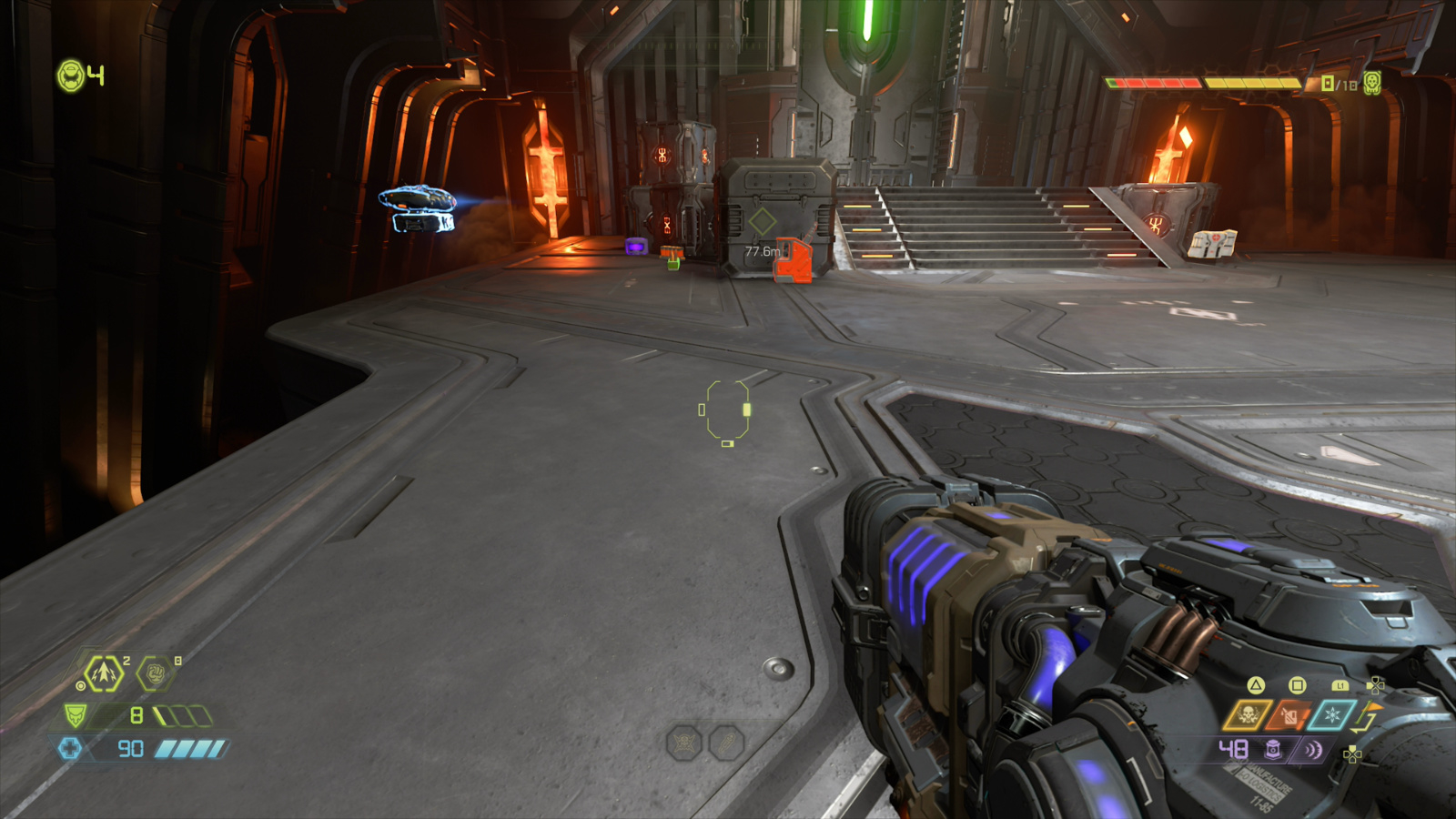Image resolution: width=1456 pixels, height=819 pixels.
Task: Select the cyan ice bomb snowflake mod icon
Action: pos(1332,715)
